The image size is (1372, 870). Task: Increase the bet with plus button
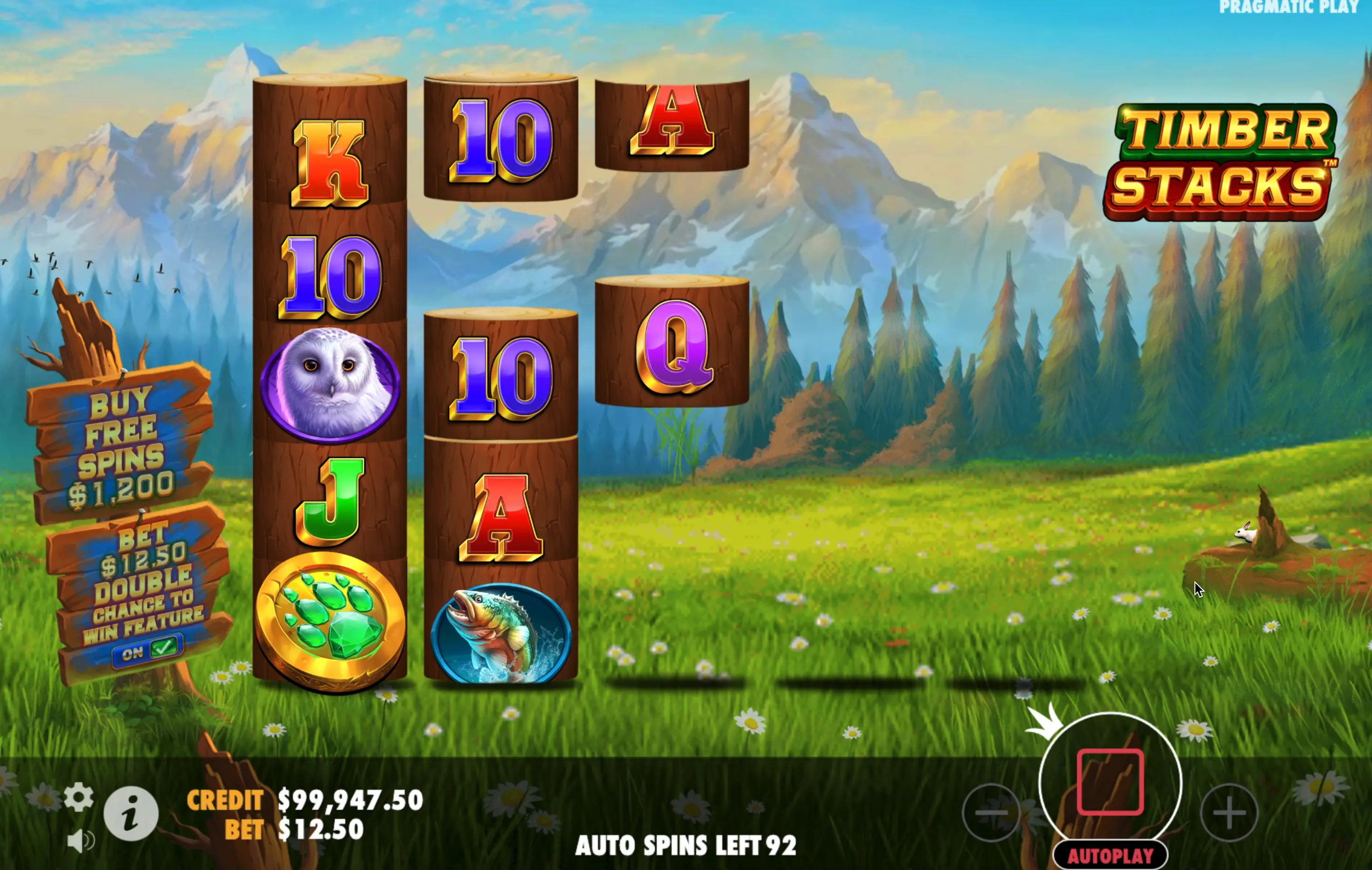tap(1229, 813)
